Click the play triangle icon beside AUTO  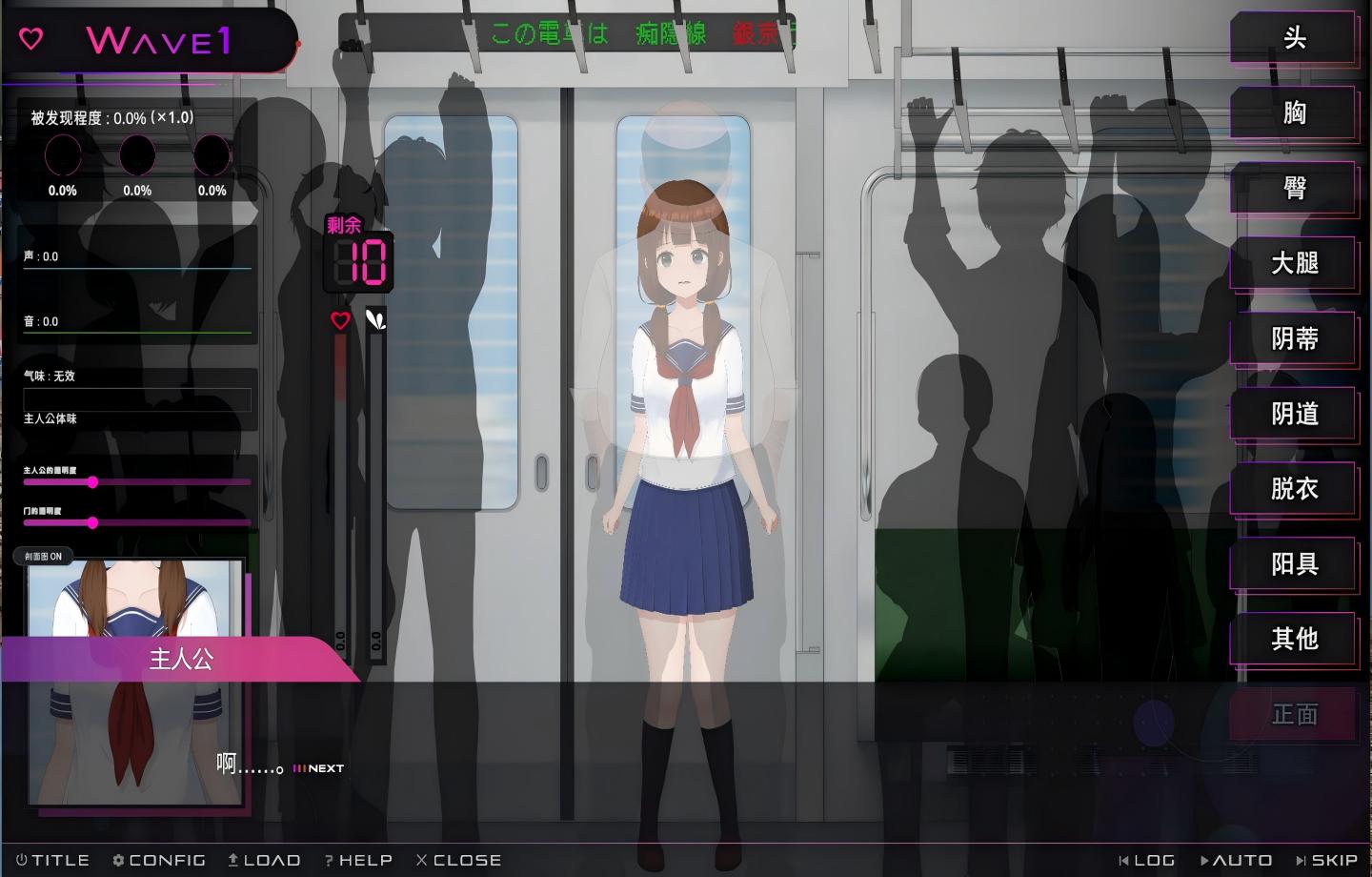[1206, 859]
